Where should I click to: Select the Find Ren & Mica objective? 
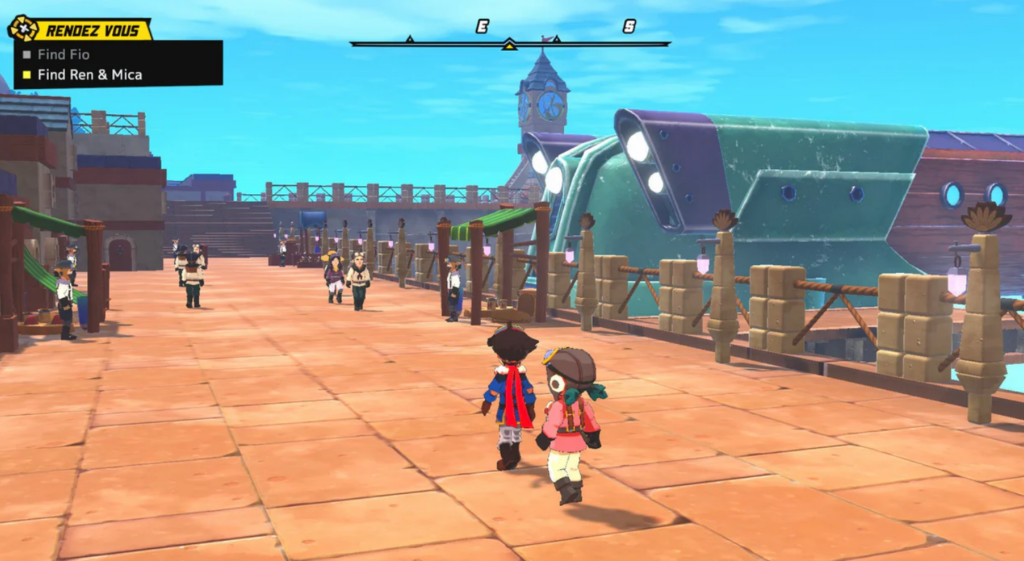coord(88,74)
